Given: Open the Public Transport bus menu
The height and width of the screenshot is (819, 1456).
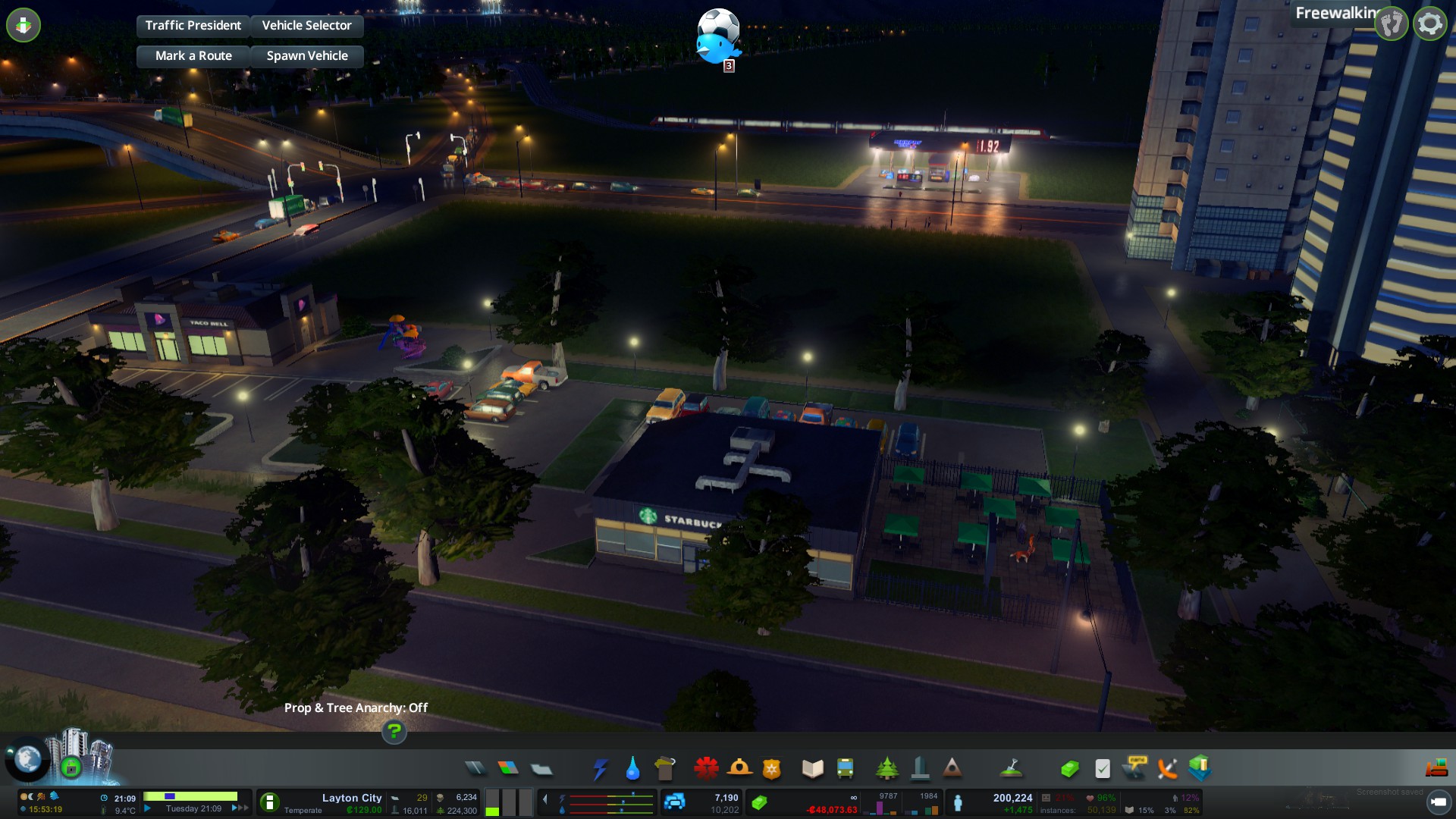Looking at the screenshot, I should (845, 769).
